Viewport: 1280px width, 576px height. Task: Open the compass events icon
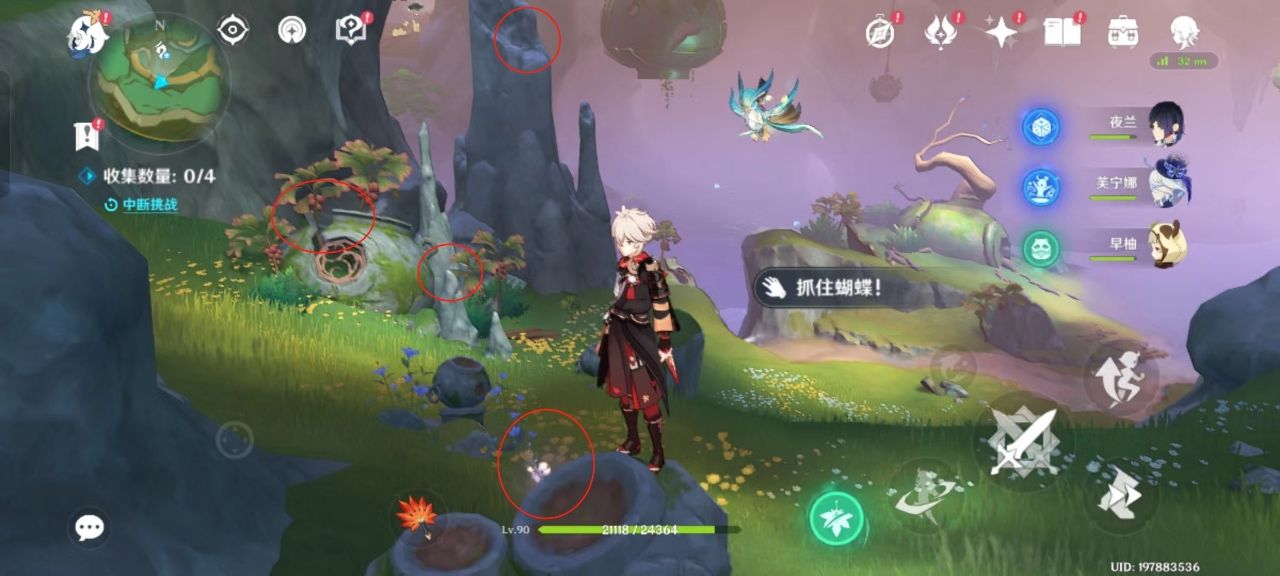pos(880,32)
